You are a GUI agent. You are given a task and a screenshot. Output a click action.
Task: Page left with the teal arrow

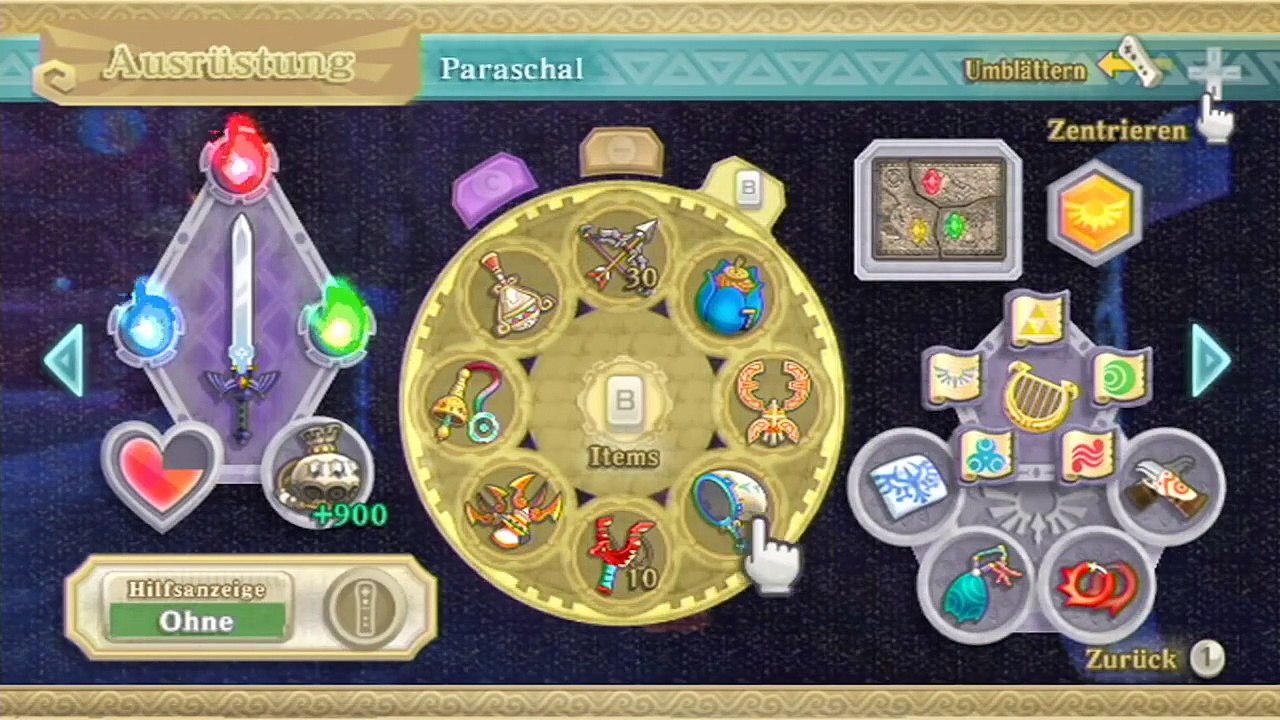pyautogui.click(x=63, y=358)
